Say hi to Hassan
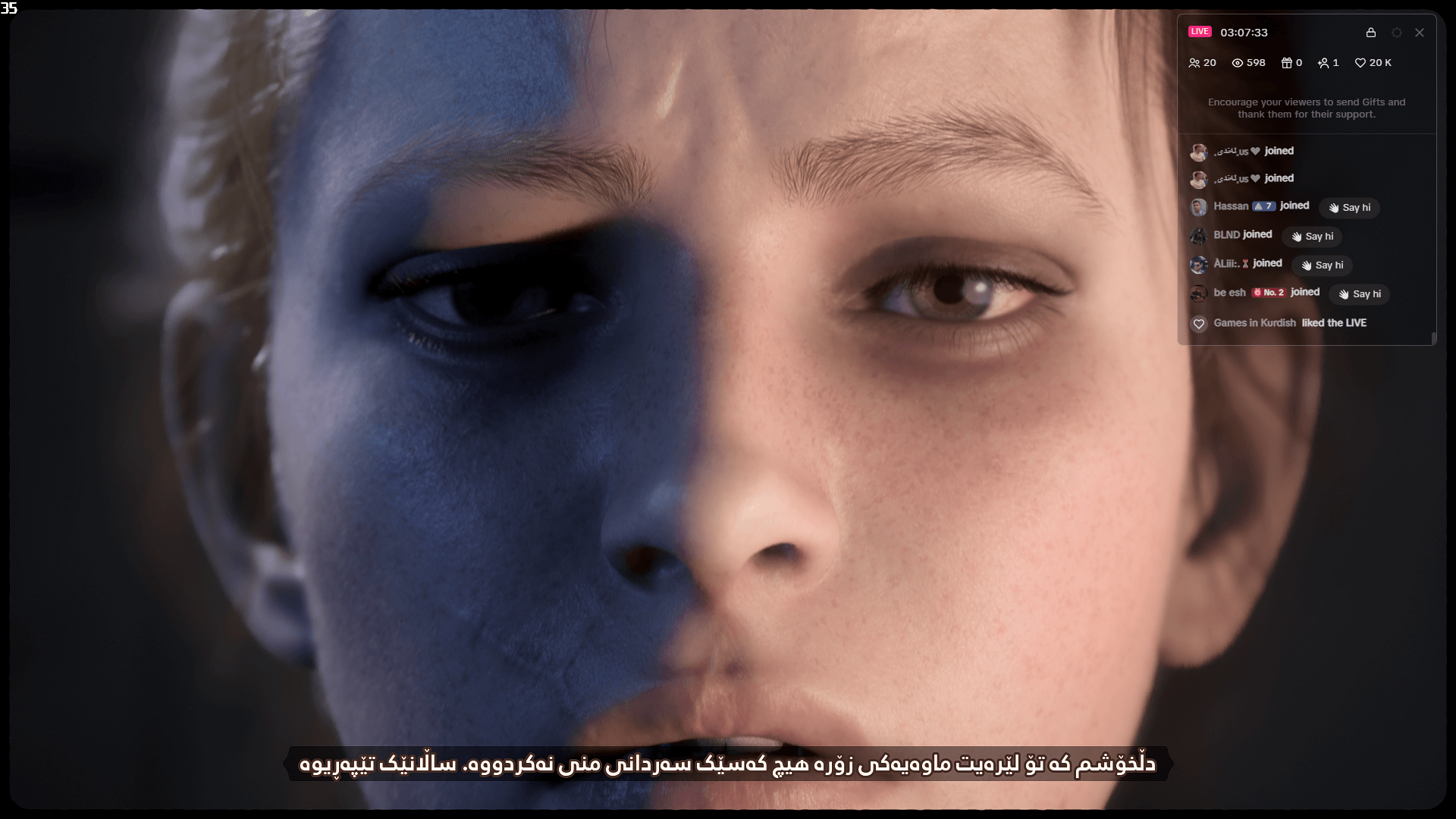This screenshot has height=819, width=1456. click(1349, 207)
